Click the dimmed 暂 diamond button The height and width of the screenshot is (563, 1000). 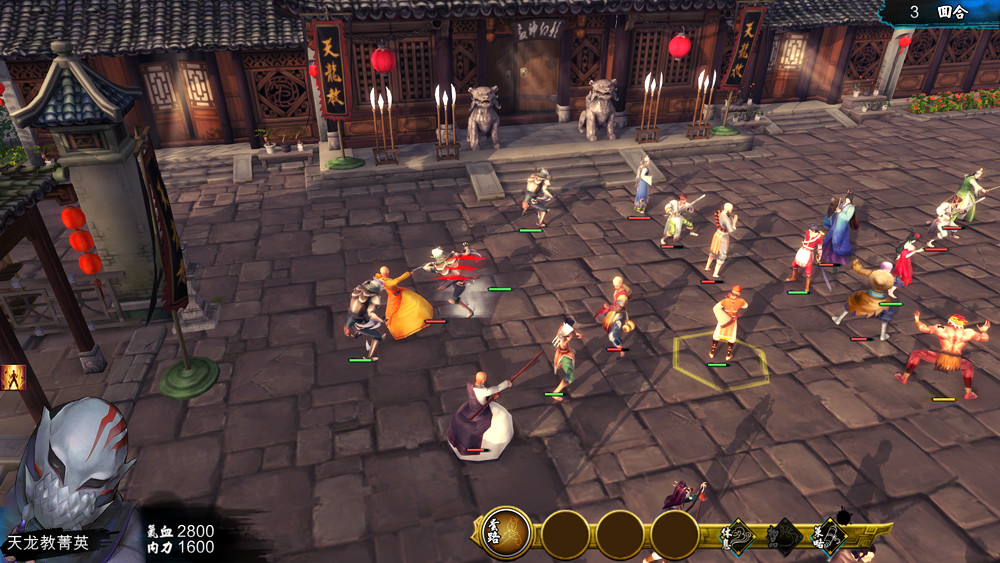pos(783,537)
